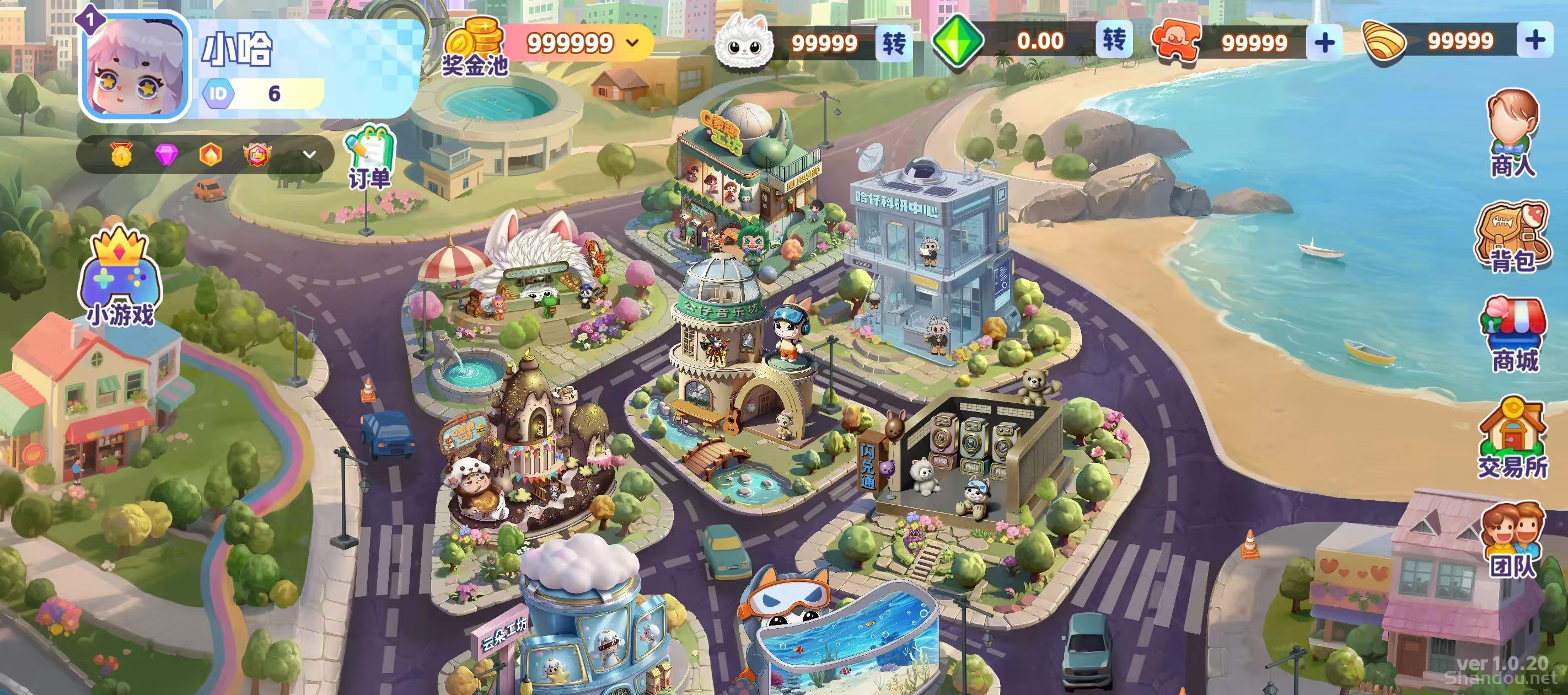The height and width of the screenshot is (695, 1568).
Task: Open the 订单 orders list
Action: point(369,158)
